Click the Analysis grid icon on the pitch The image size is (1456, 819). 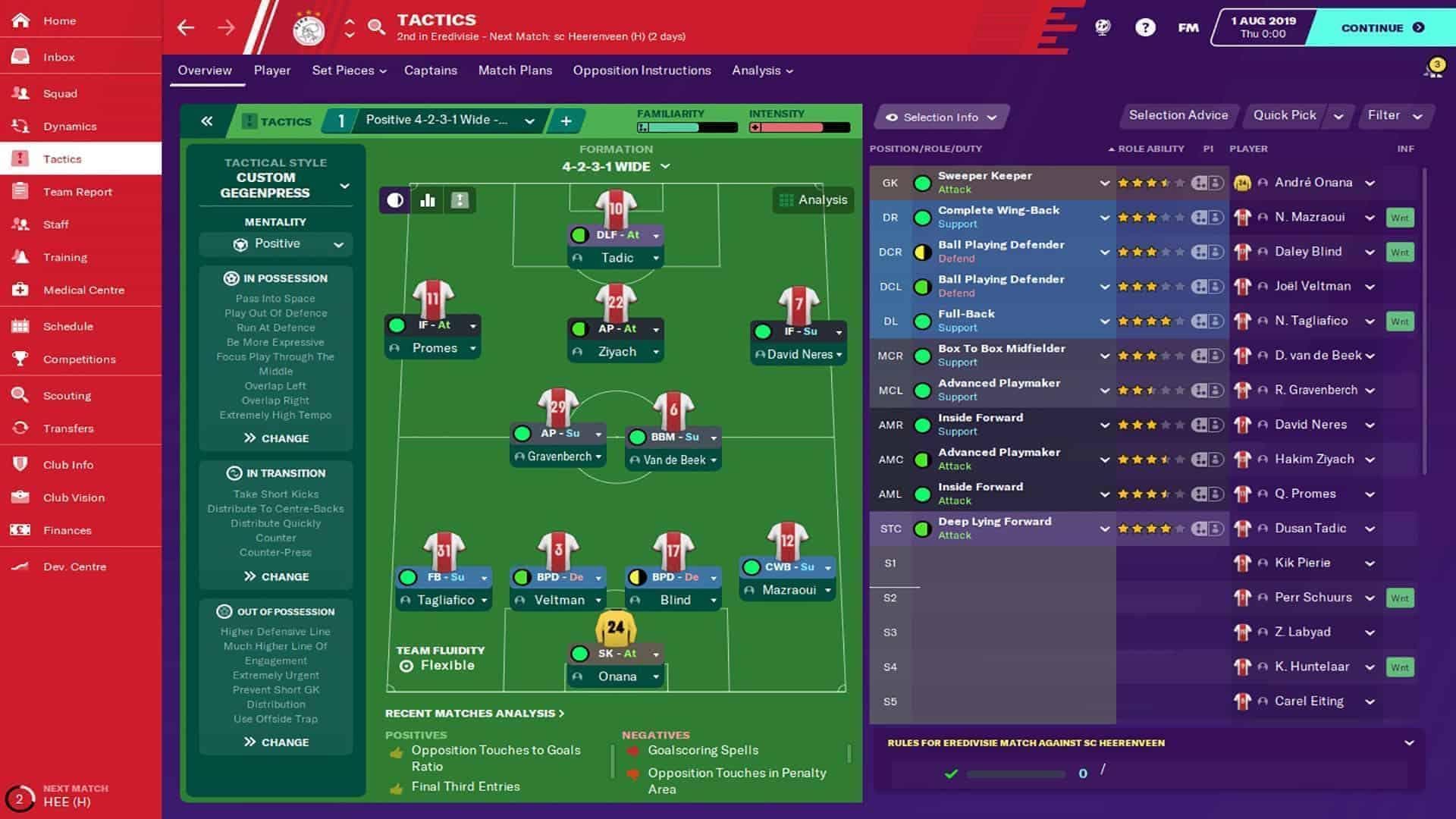pyautogui.click(x=786, y=200)
